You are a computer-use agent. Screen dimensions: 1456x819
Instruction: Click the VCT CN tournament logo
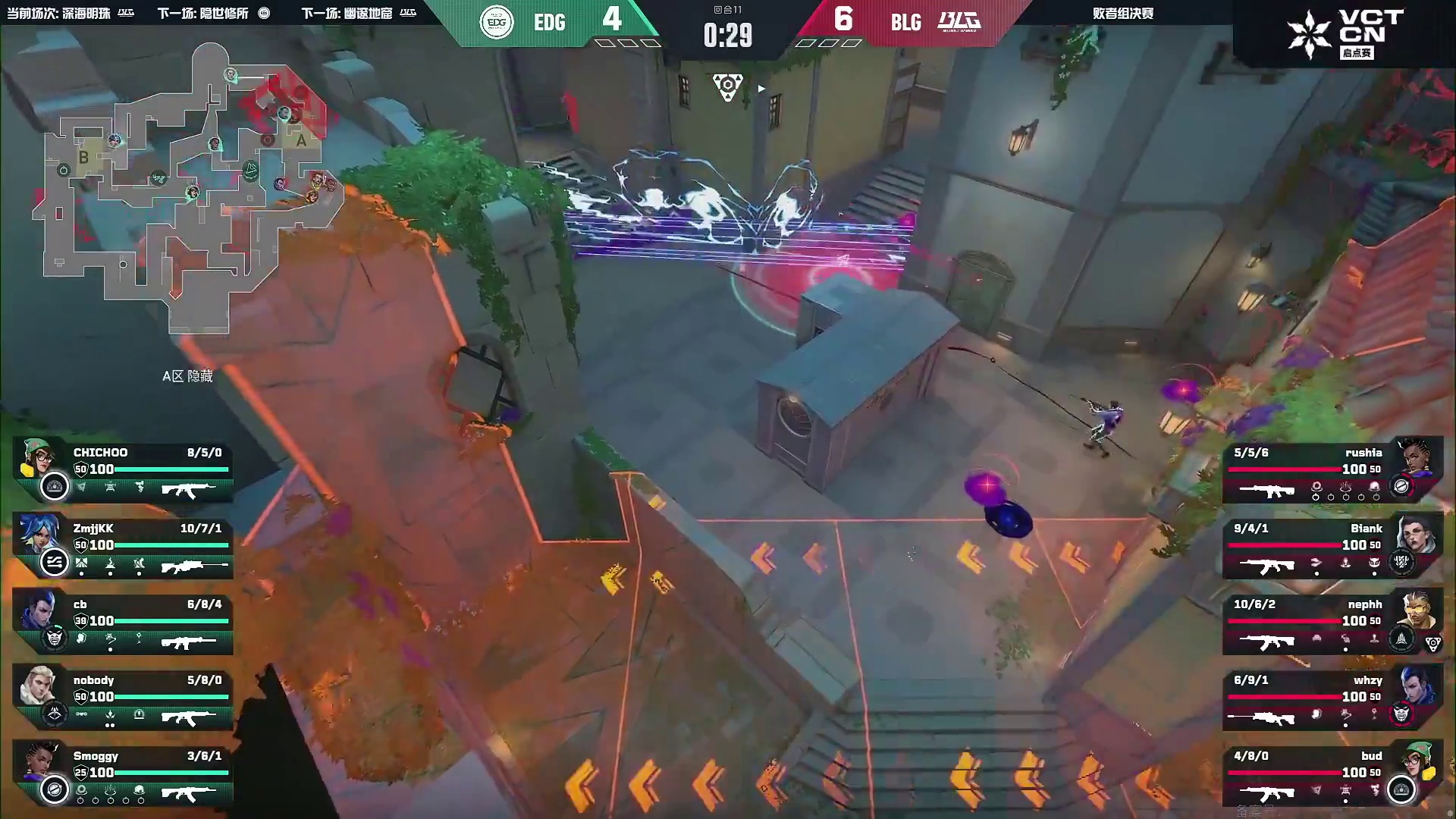click(x=1346, y=34)
